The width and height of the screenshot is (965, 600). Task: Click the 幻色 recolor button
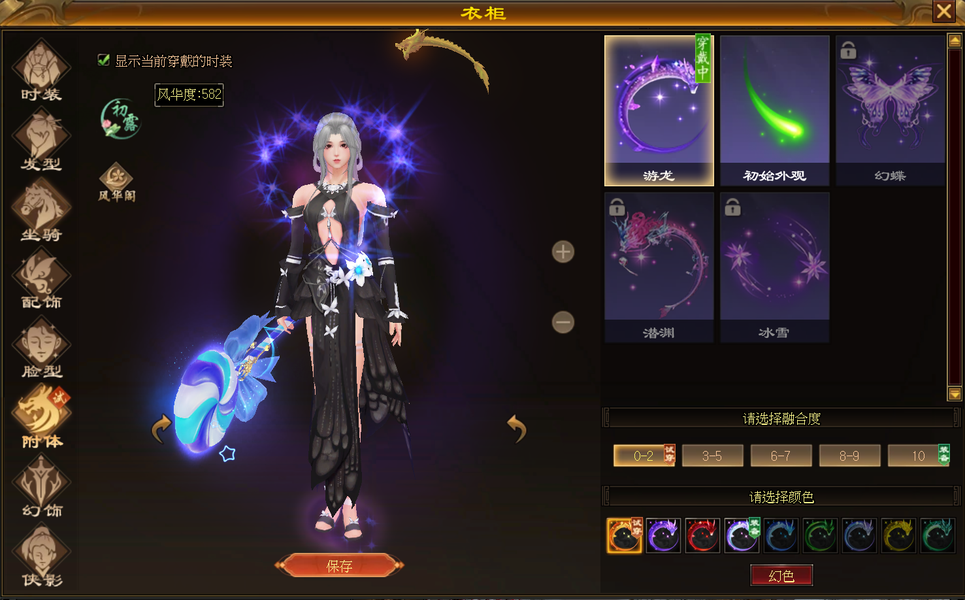click(x=781, y=575)
